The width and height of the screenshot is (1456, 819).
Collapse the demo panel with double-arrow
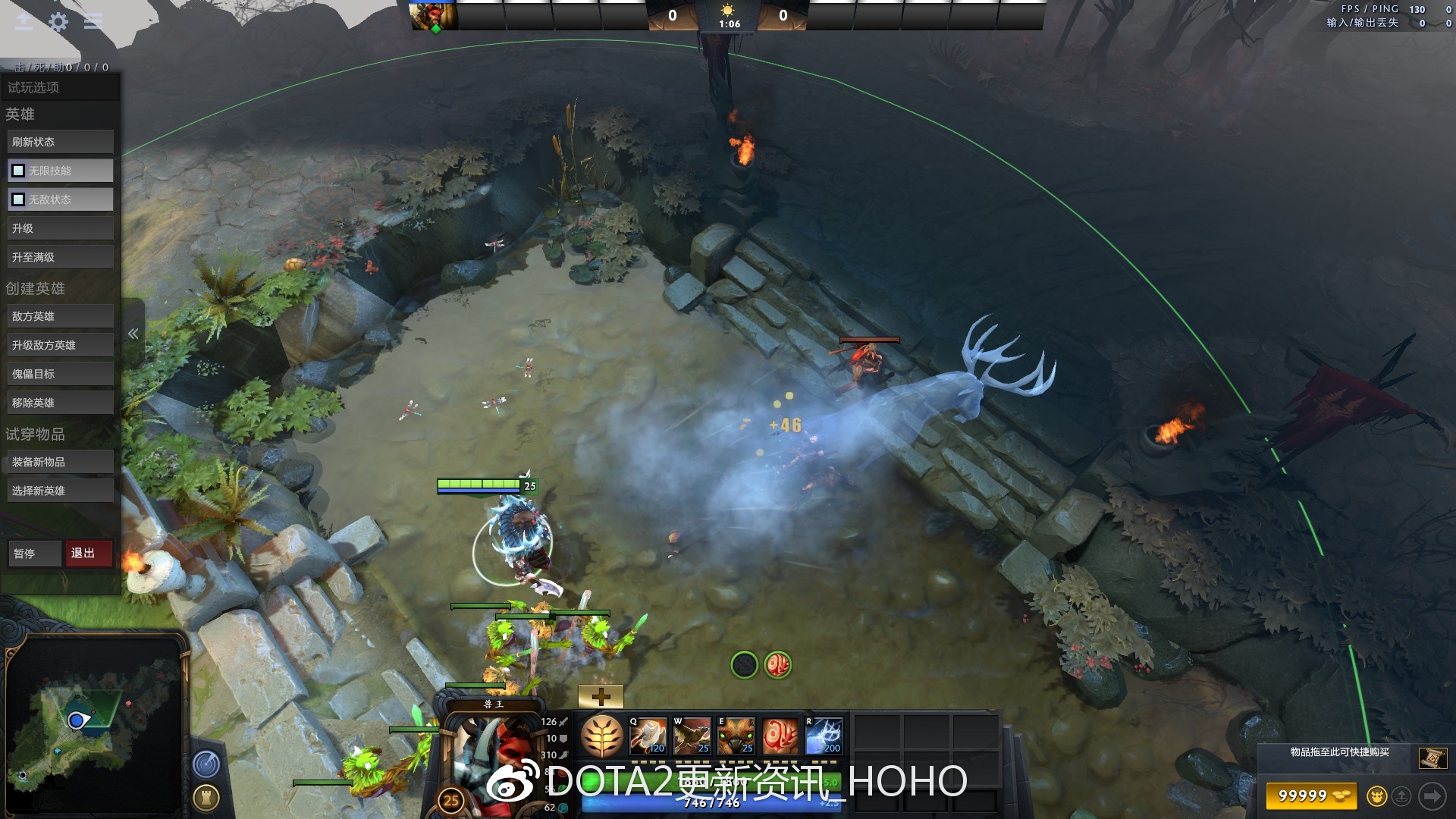tap(133, 334)
